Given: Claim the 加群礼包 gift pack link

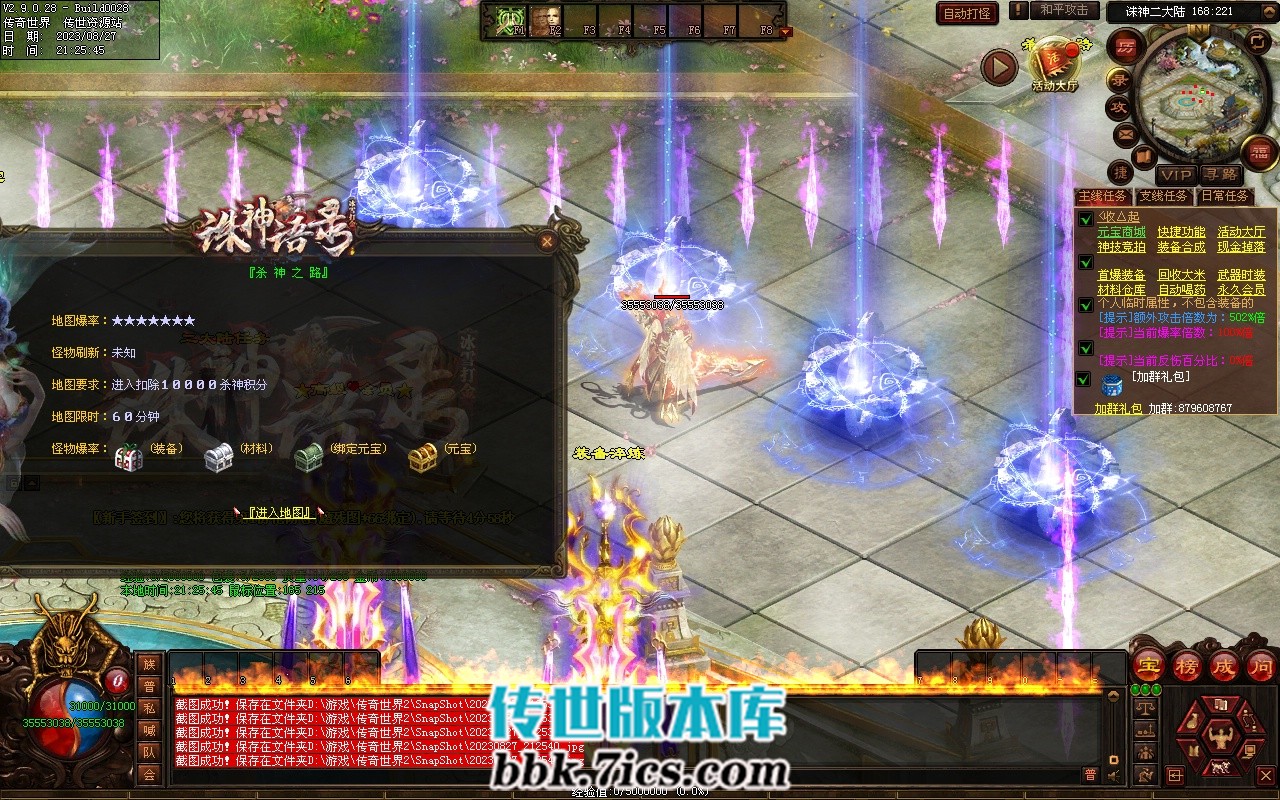Looking at the screenshot, I should [1117, 409].
